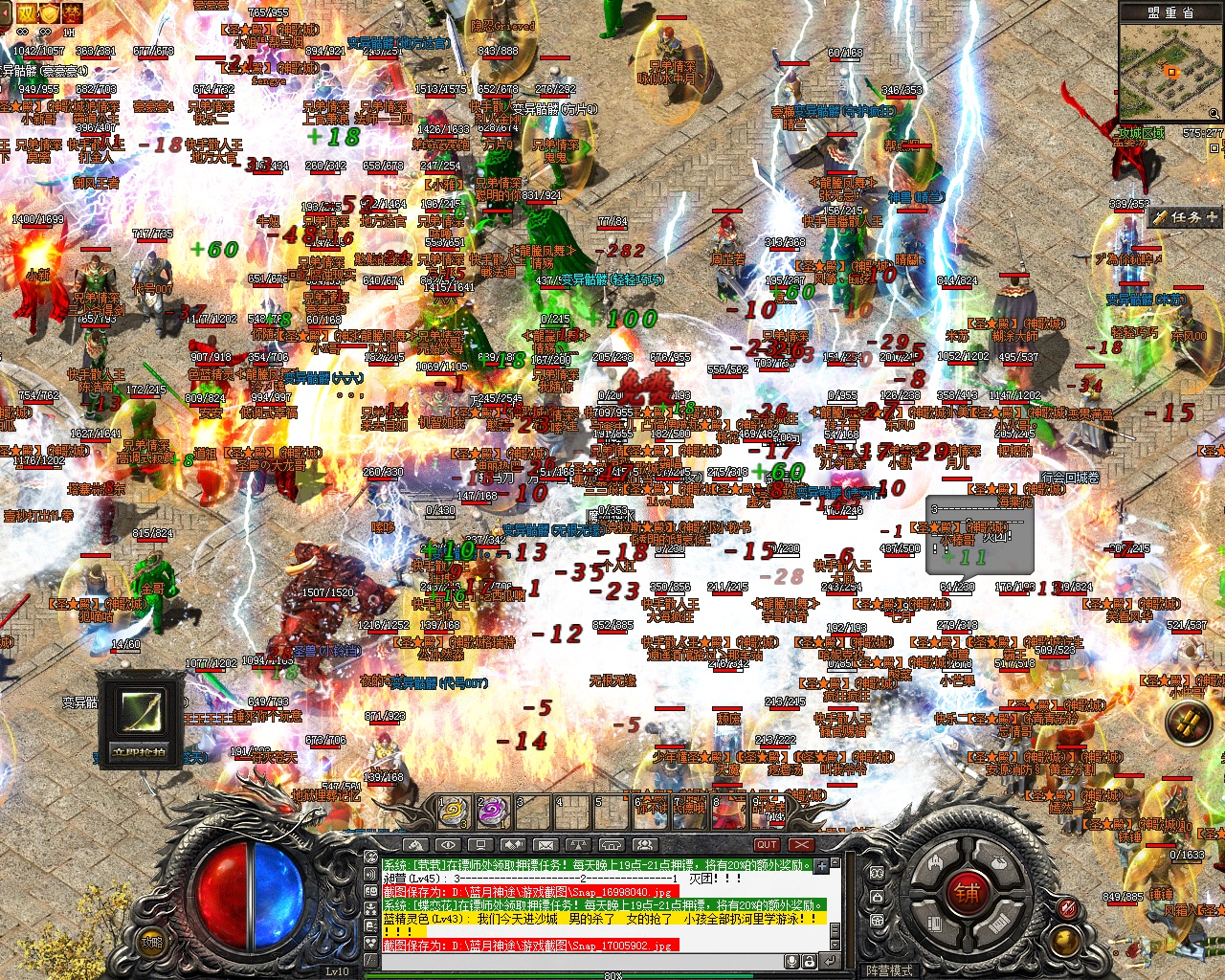This screenshot has width=1225, height=980.
Task: Open the 攻略 guide button
Action: coord(152,941)
